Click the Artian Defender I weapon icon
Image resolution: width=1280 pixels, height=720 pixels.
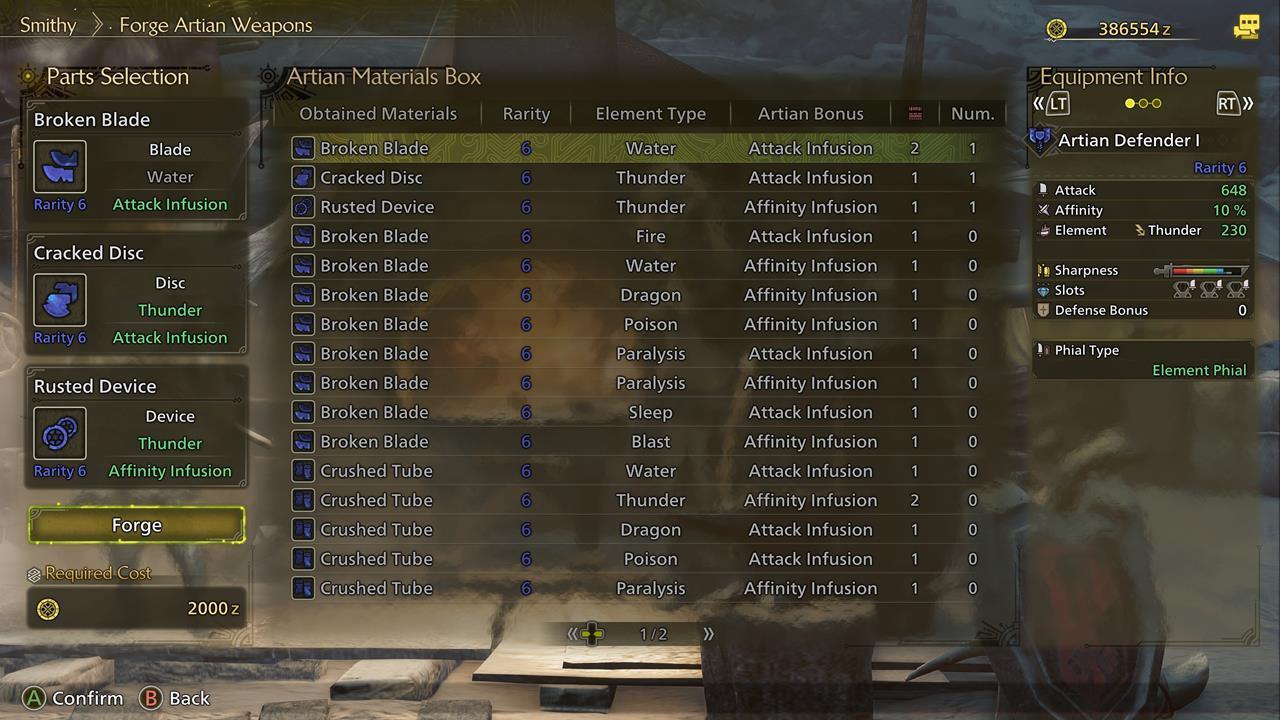(1040, 139)
